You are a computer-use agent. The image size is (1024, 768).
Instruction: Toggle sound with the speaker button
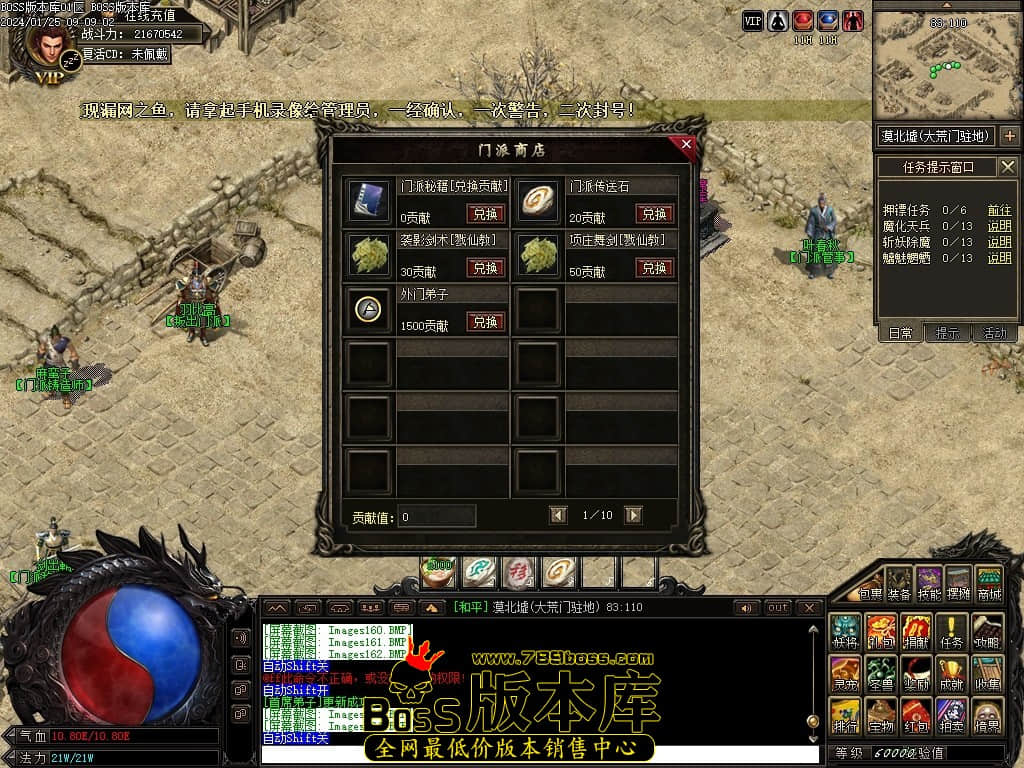pos(745,608)
